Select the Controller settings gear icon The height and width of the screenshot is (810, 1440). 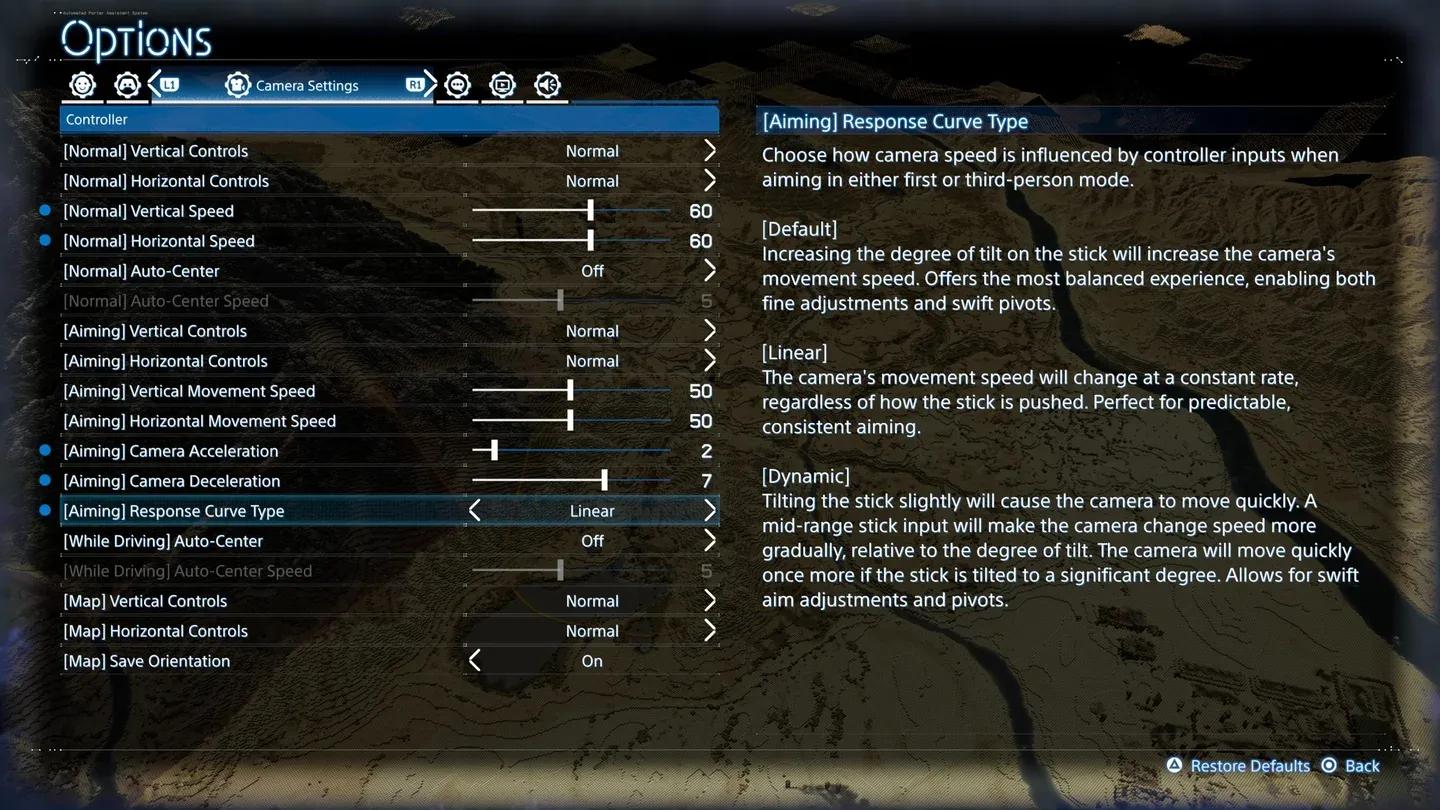tap(127, 84)
